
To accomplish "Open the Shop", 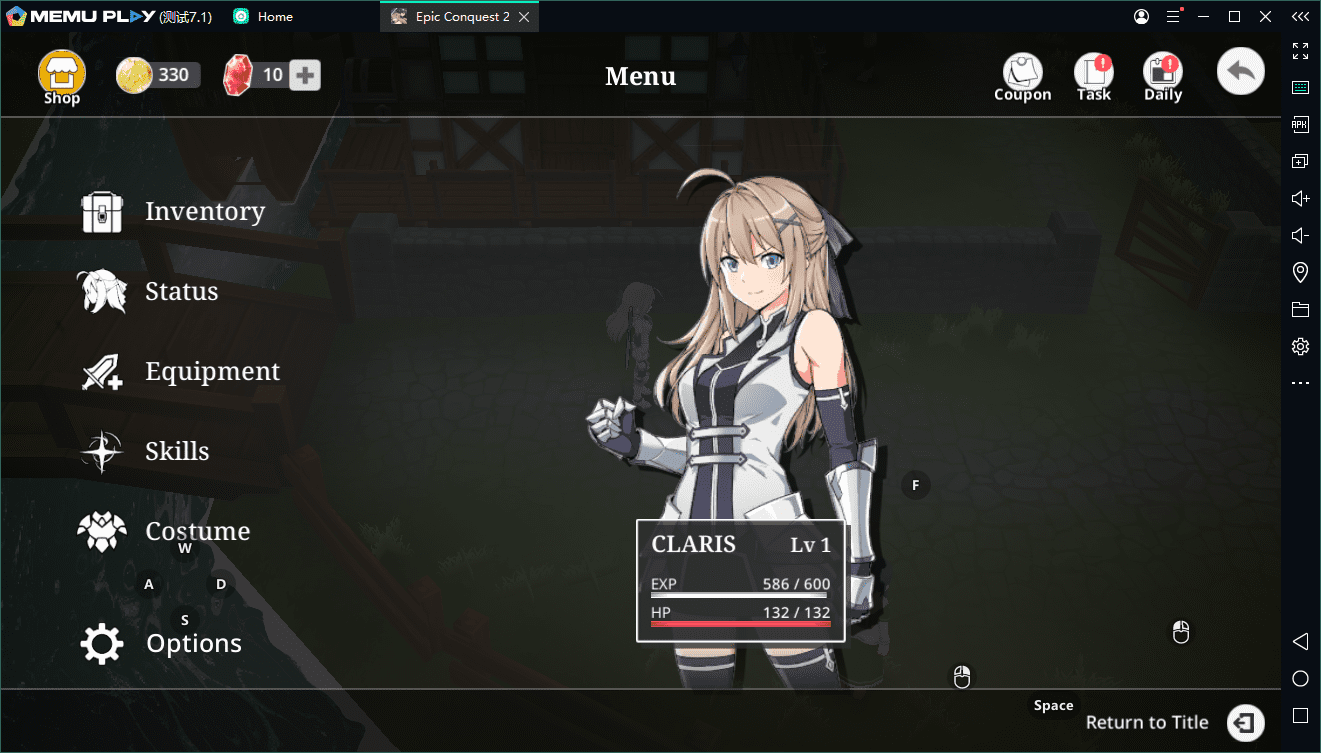I will coord(62,77).
